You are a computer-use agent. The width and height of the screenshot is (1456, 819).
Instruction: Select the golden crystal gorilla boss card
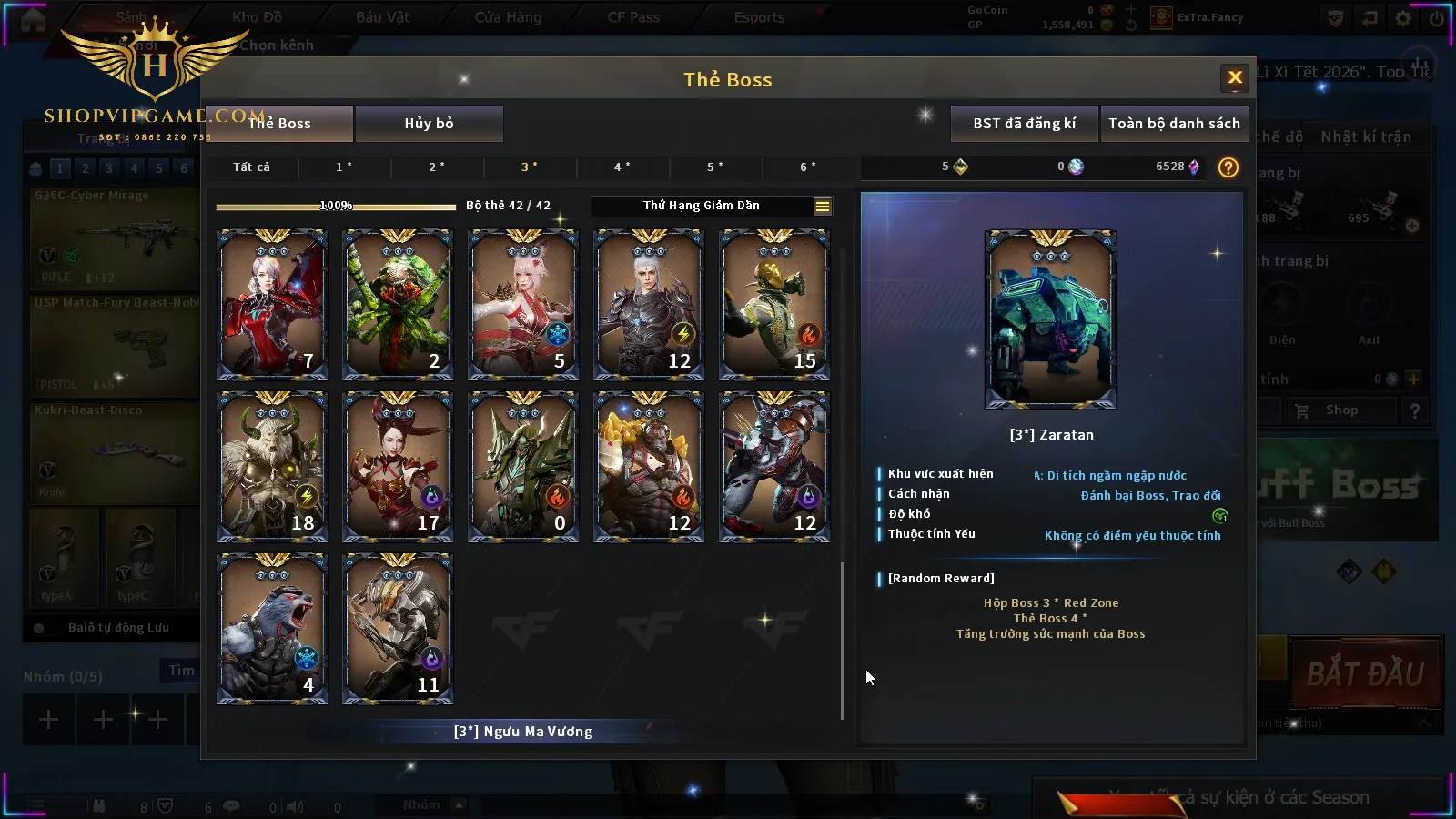(649, 467)
